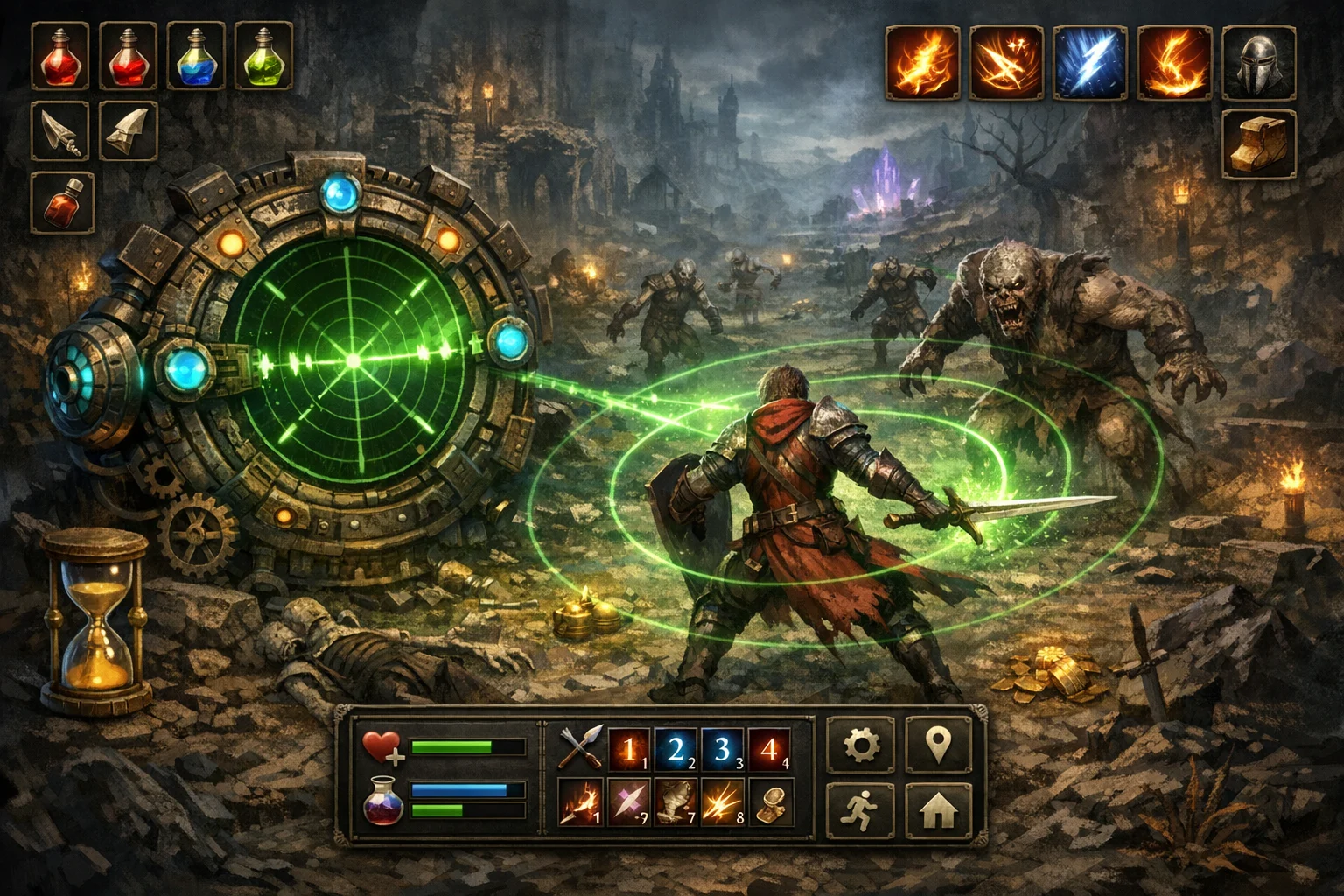Screen dimensions: 1344x896
Task: Choose the blue hotbar slot number 3
Action: pyautogui.click(x=722, y=750)
